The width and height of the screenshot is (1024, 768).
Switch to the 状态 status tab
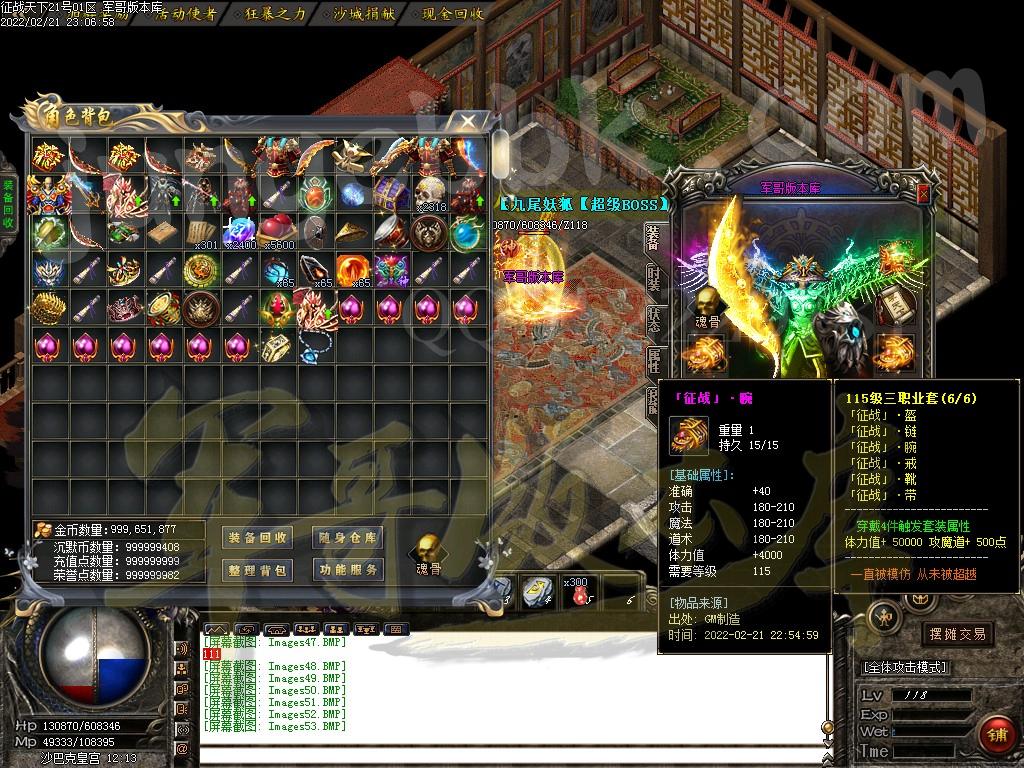653,320
